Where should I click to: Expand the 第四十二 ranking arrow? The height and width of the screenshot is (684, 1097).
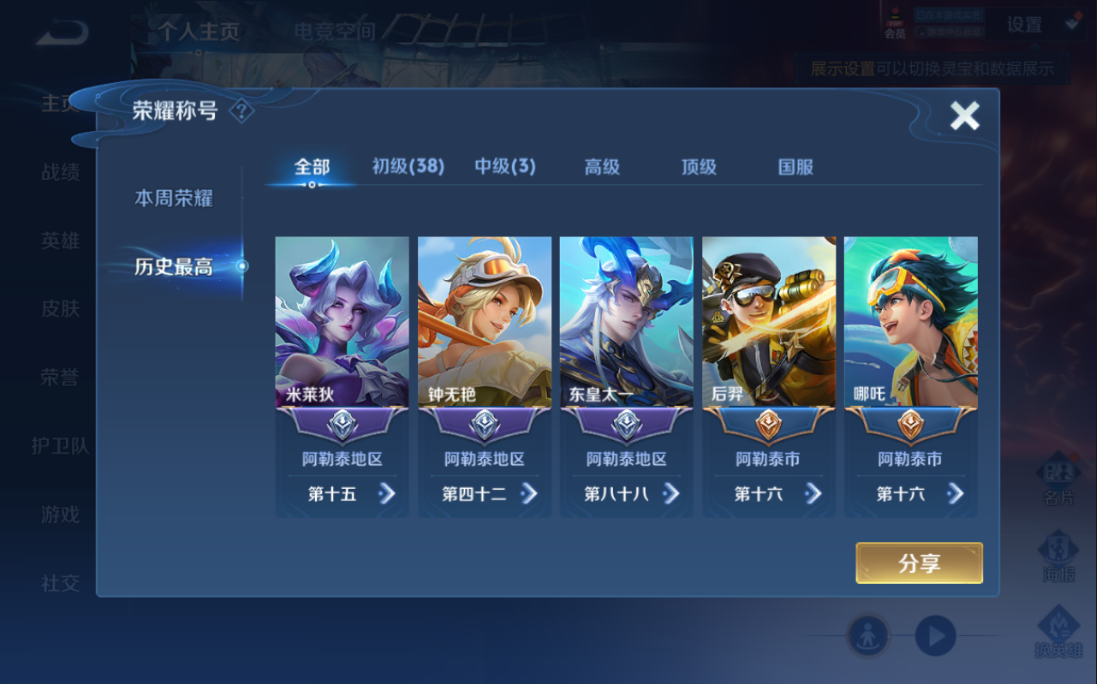529,493
